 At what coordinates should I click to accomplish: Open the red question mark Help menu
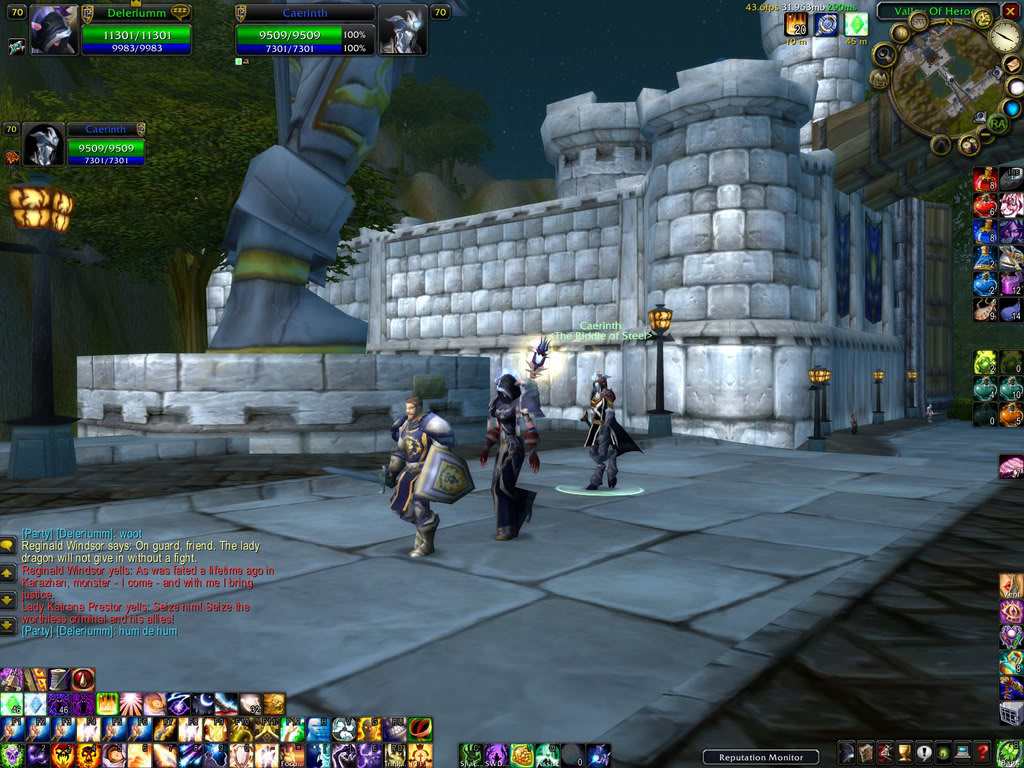point(983,753)
